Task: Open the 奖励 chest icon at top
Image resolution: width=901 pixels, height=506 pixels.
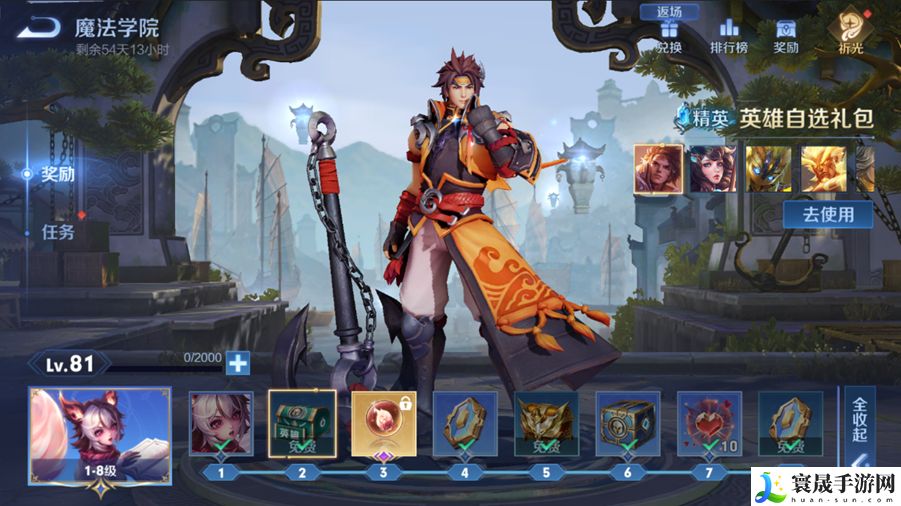Action: [x=786, y=36]
